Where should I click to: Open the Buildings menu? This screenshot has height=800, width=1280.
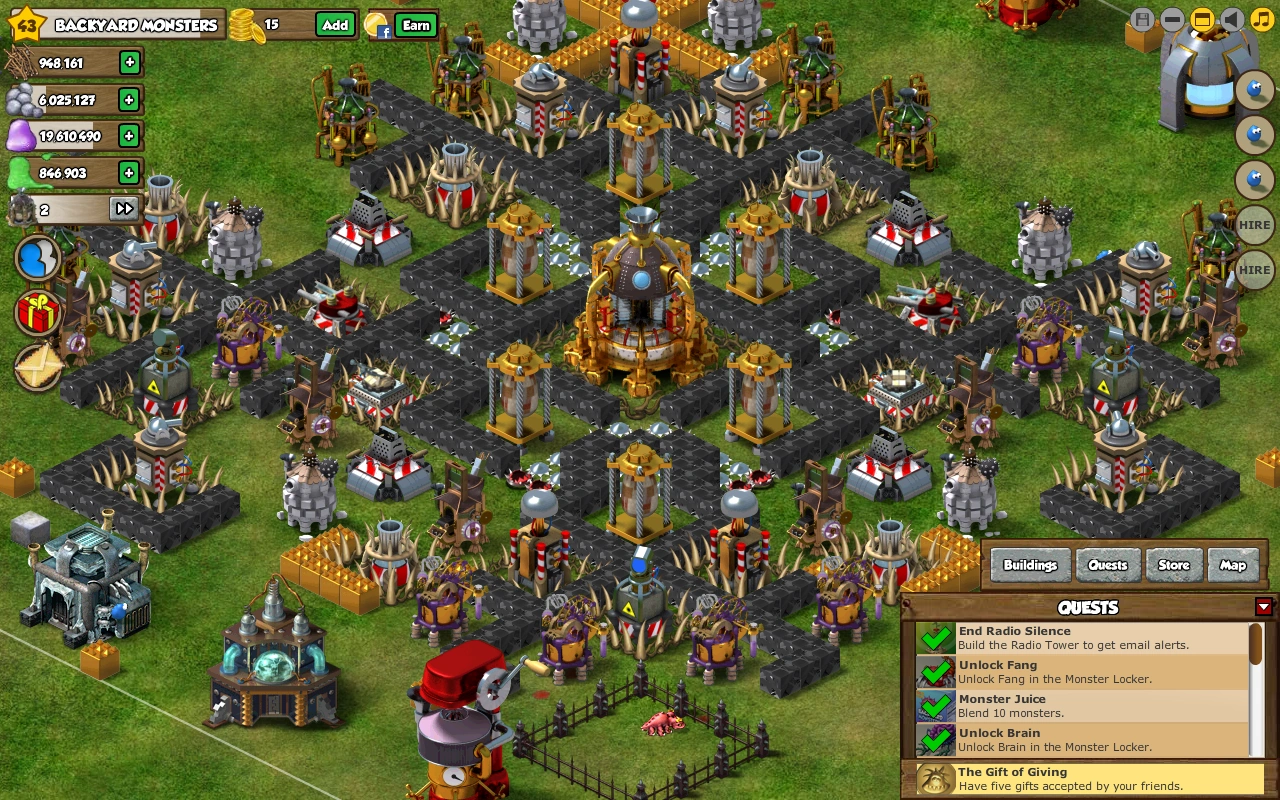point(1030,565)
